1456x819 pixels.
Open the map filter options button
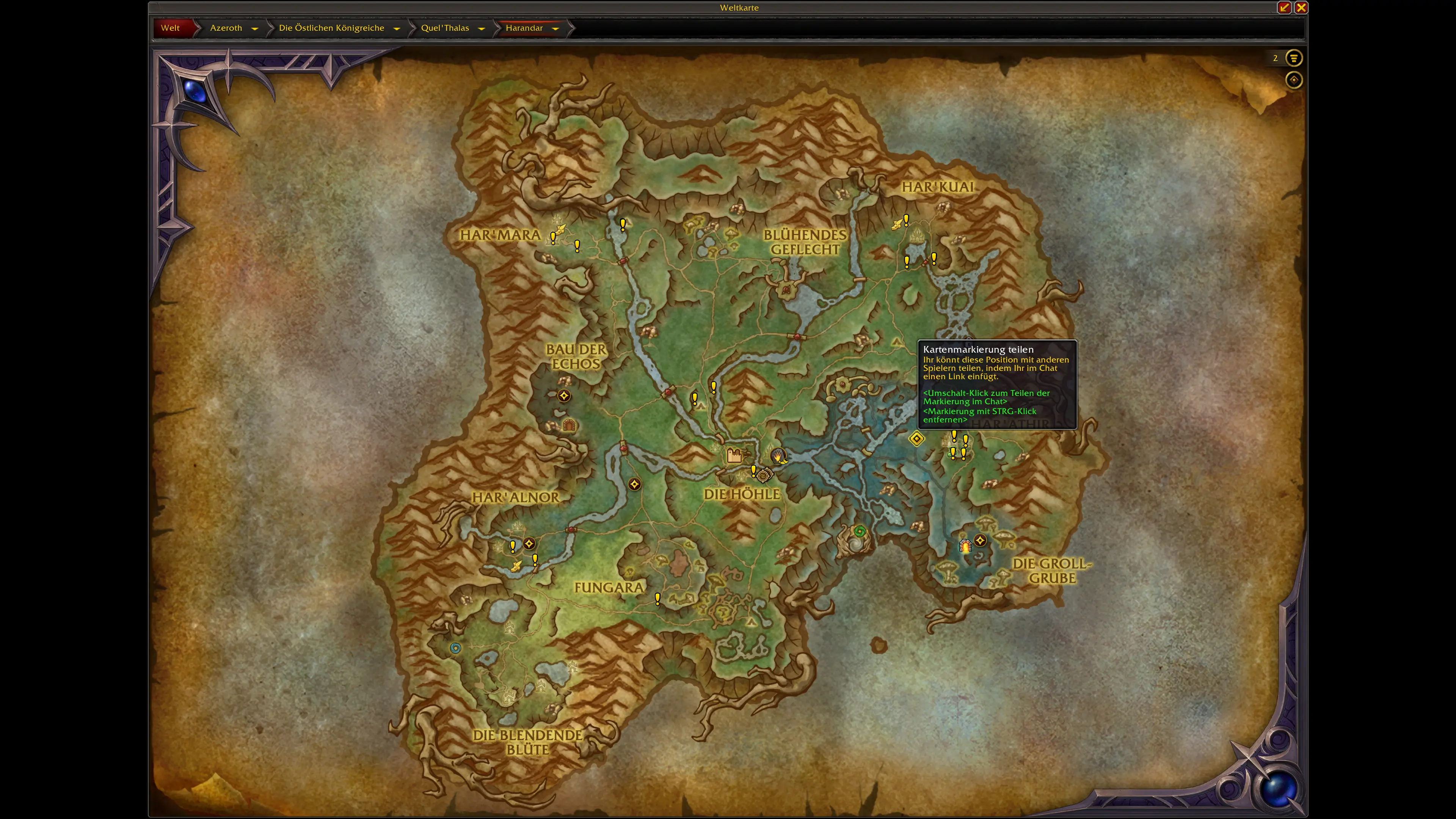click(x=1293, y=58)
